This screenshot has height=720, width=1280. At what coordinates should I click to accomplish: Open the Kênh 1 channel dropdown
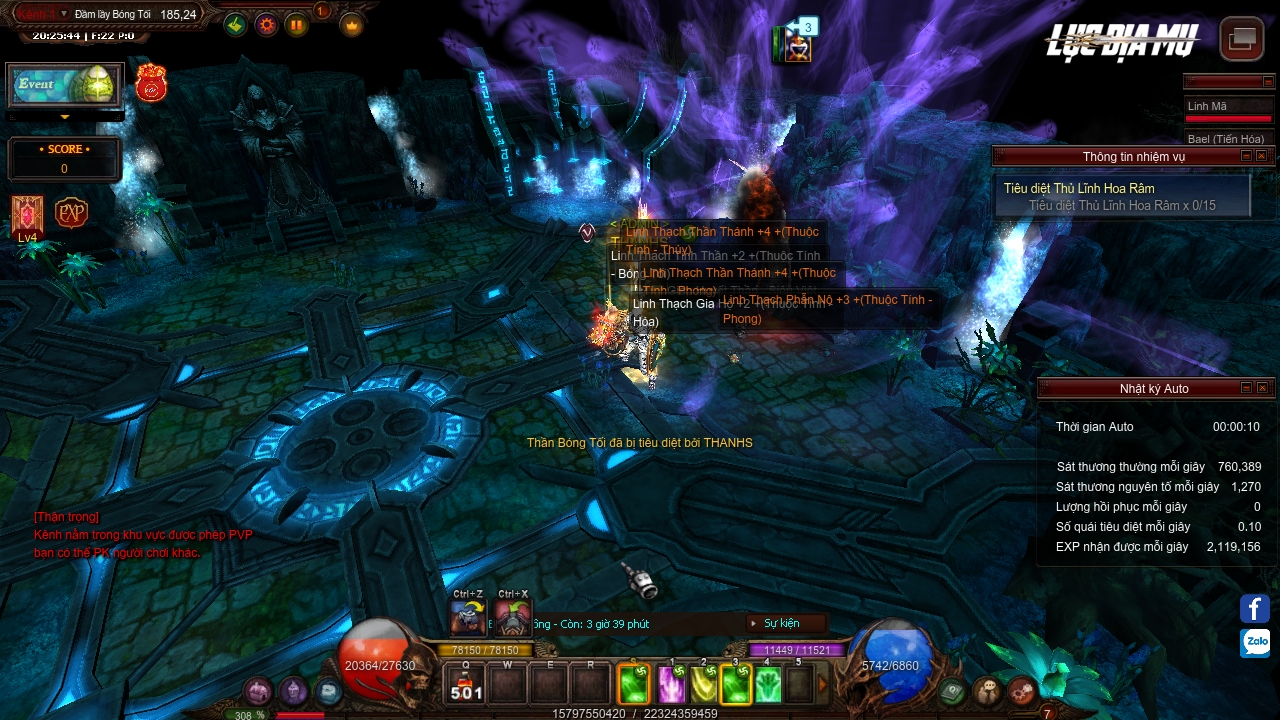[x=64, y=14]
